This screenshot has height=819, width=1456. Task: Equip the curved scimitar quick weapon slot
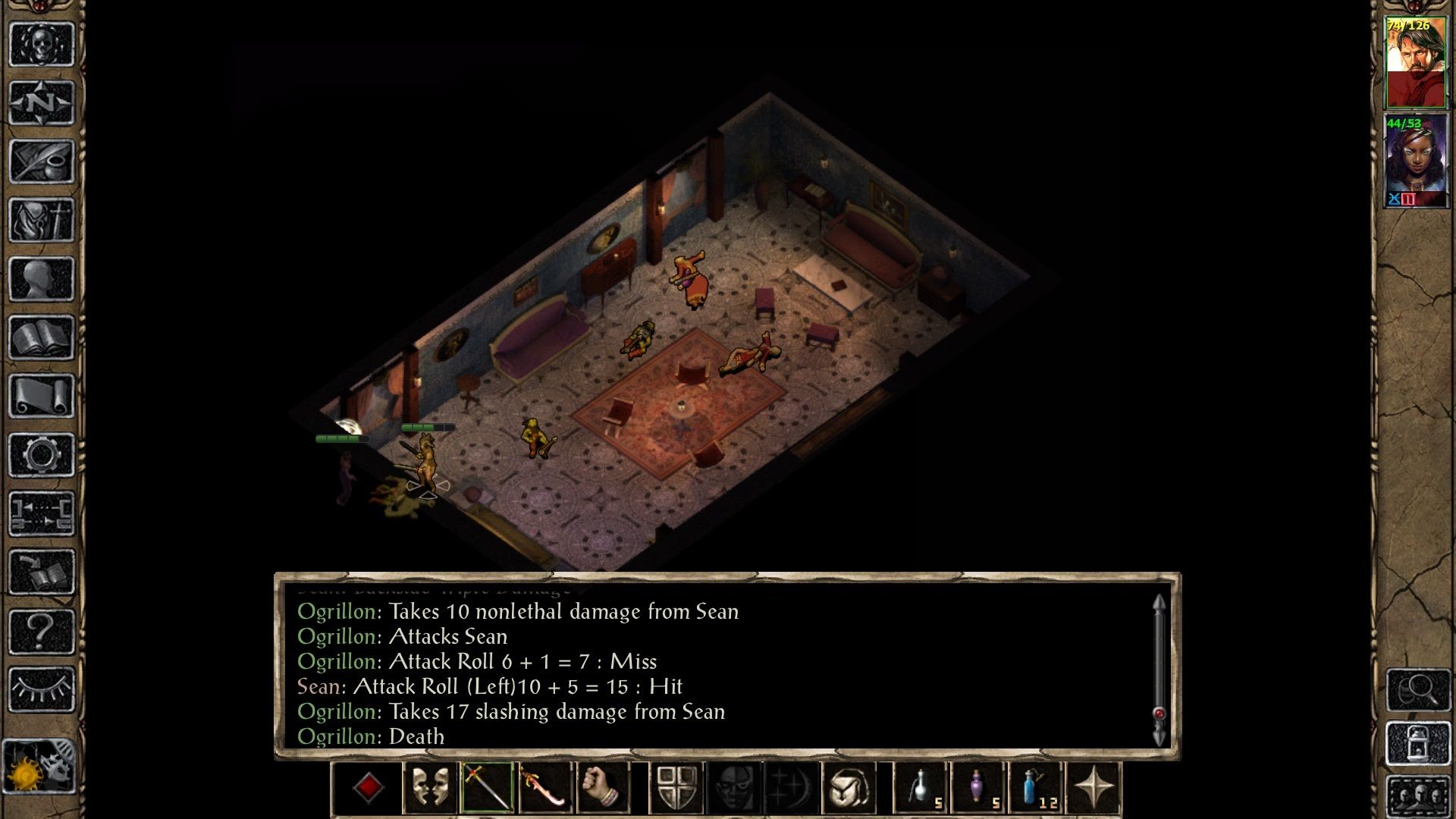pyautogui.click(x=545, y=789)
